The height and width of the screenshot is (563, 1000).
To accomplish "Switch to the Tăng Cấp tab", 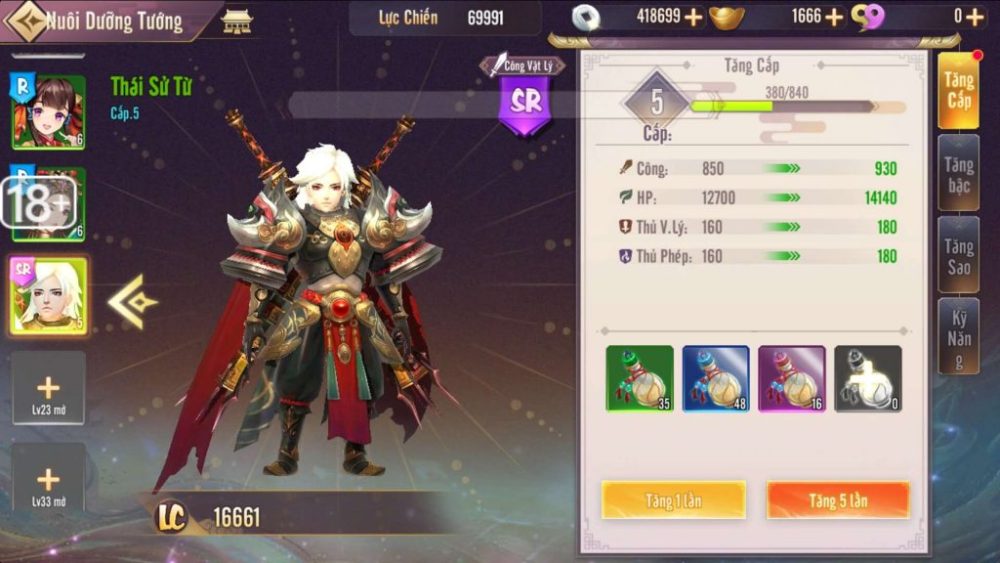I will coord(958,92).
